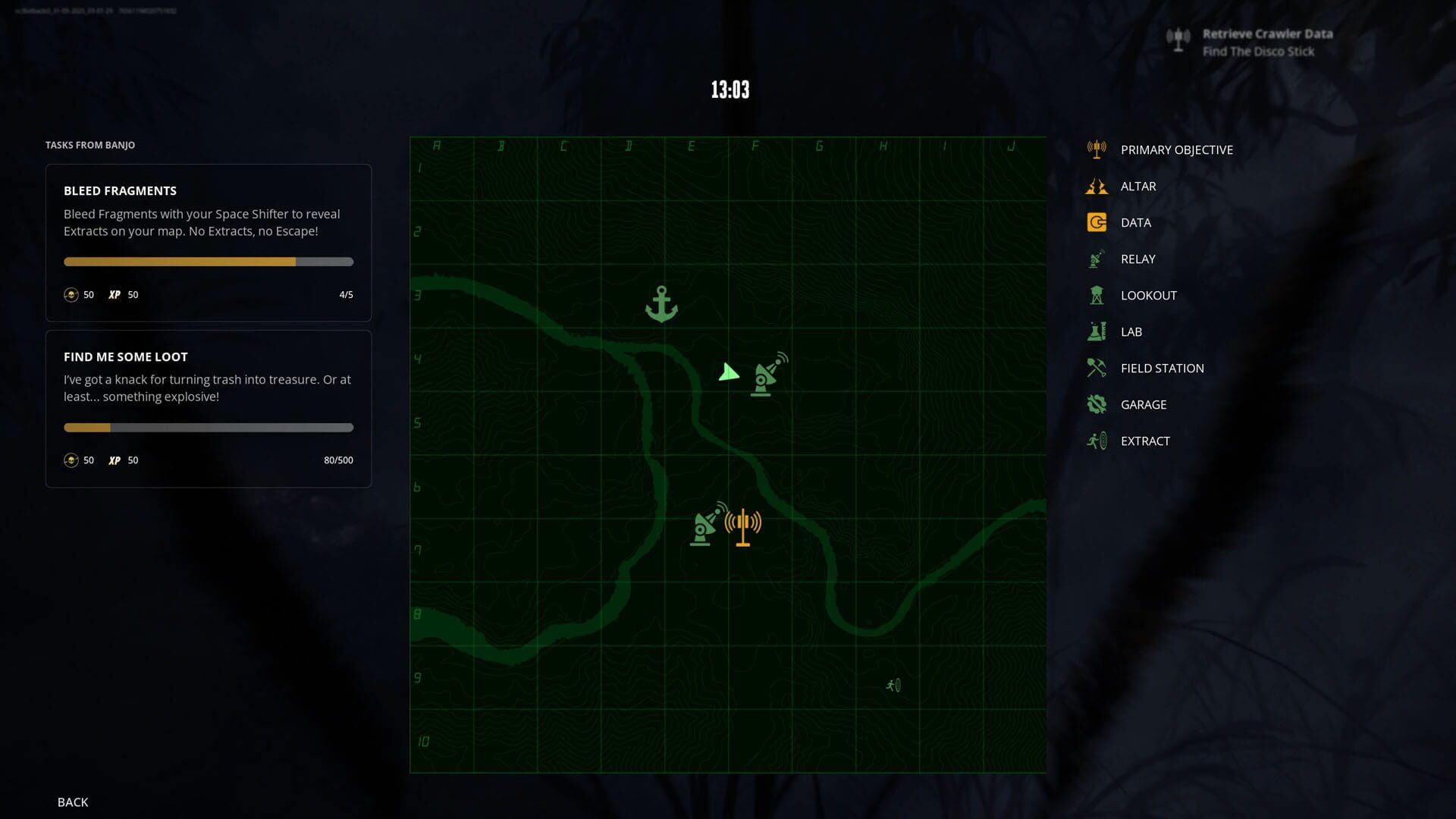
Task: Click the orange Primary Objective tower on the map
Action: 742,523
